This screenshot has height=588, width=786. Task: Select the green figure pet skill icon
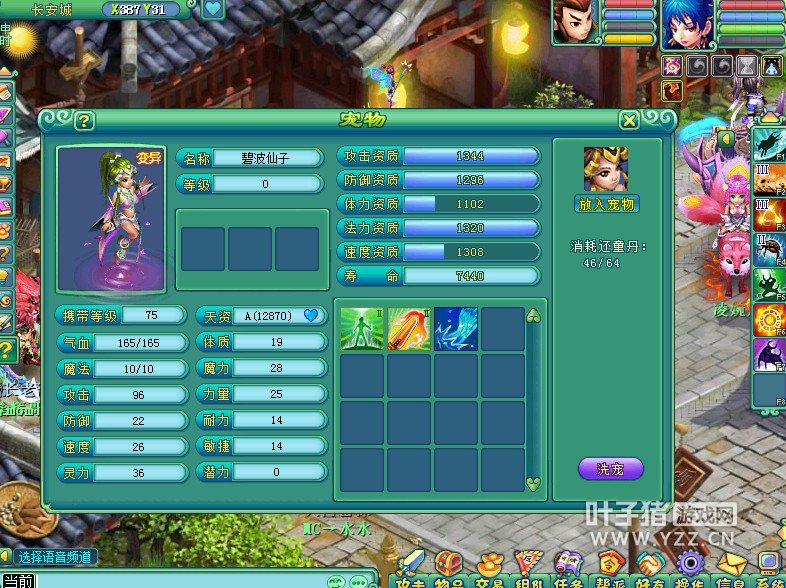point(361,329)
